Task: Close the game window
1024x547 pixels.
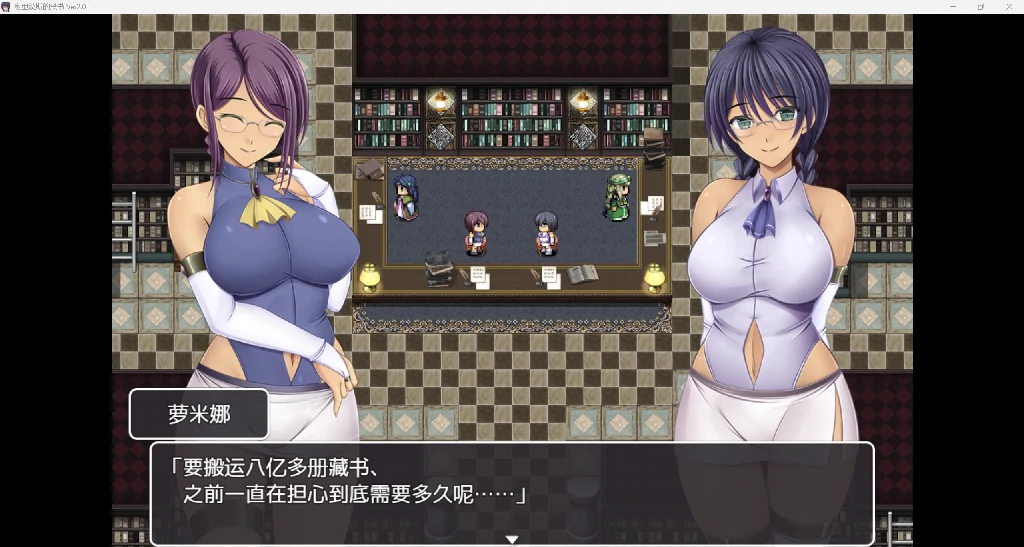Action: pyautogui.click(x=1008, y=6)
